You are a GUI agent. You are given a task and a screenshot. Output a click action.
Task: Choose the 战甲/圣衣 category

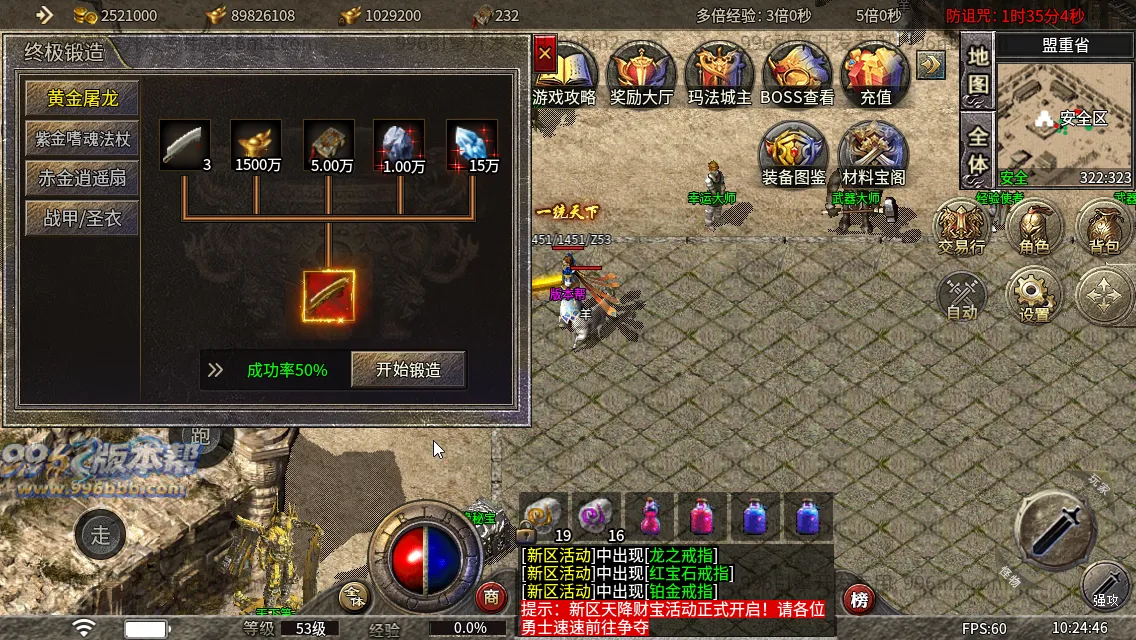(x=82, y=218)
